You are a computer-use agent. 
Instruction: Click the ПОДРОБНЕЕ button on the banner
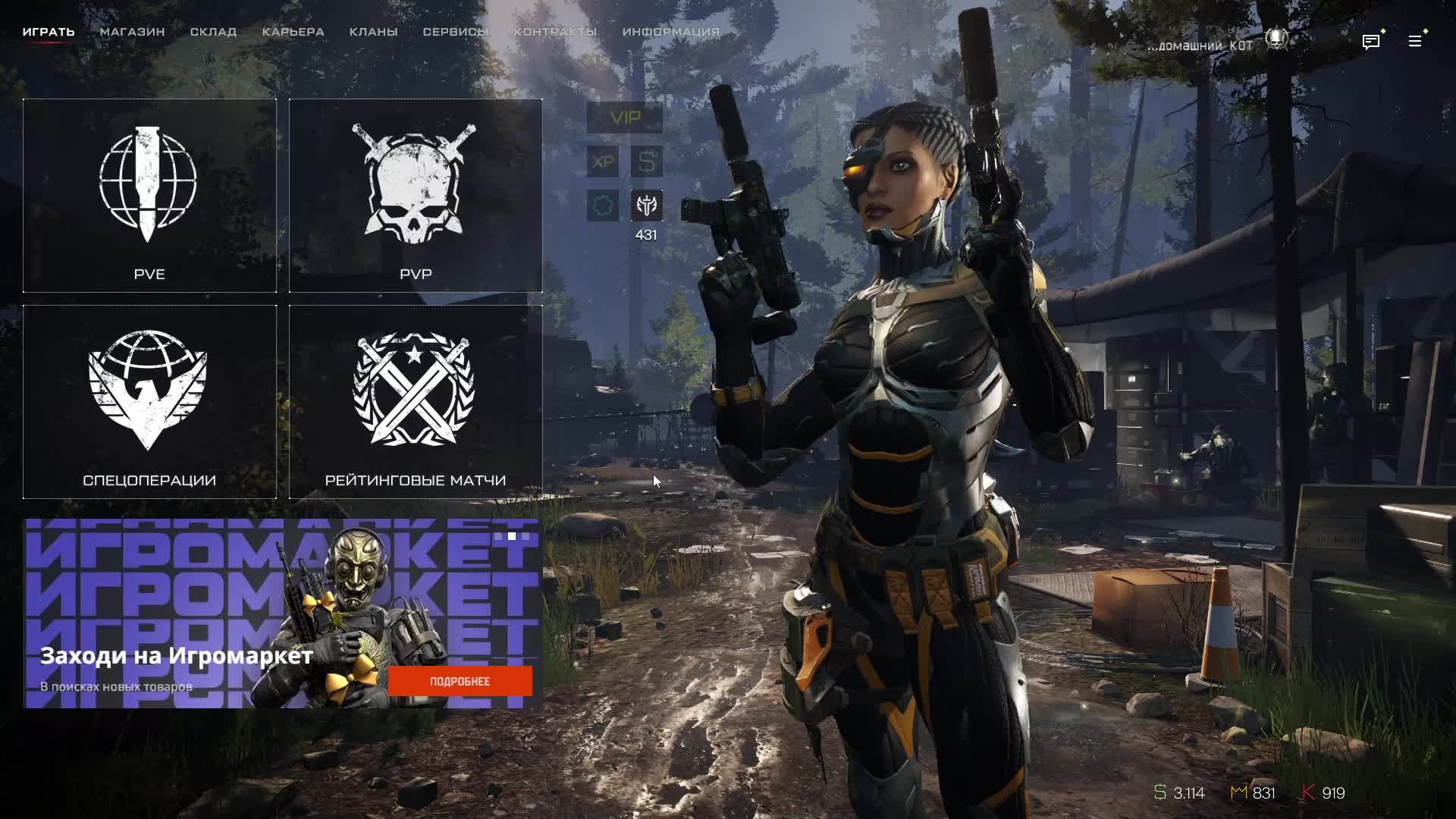click(460, 681)
